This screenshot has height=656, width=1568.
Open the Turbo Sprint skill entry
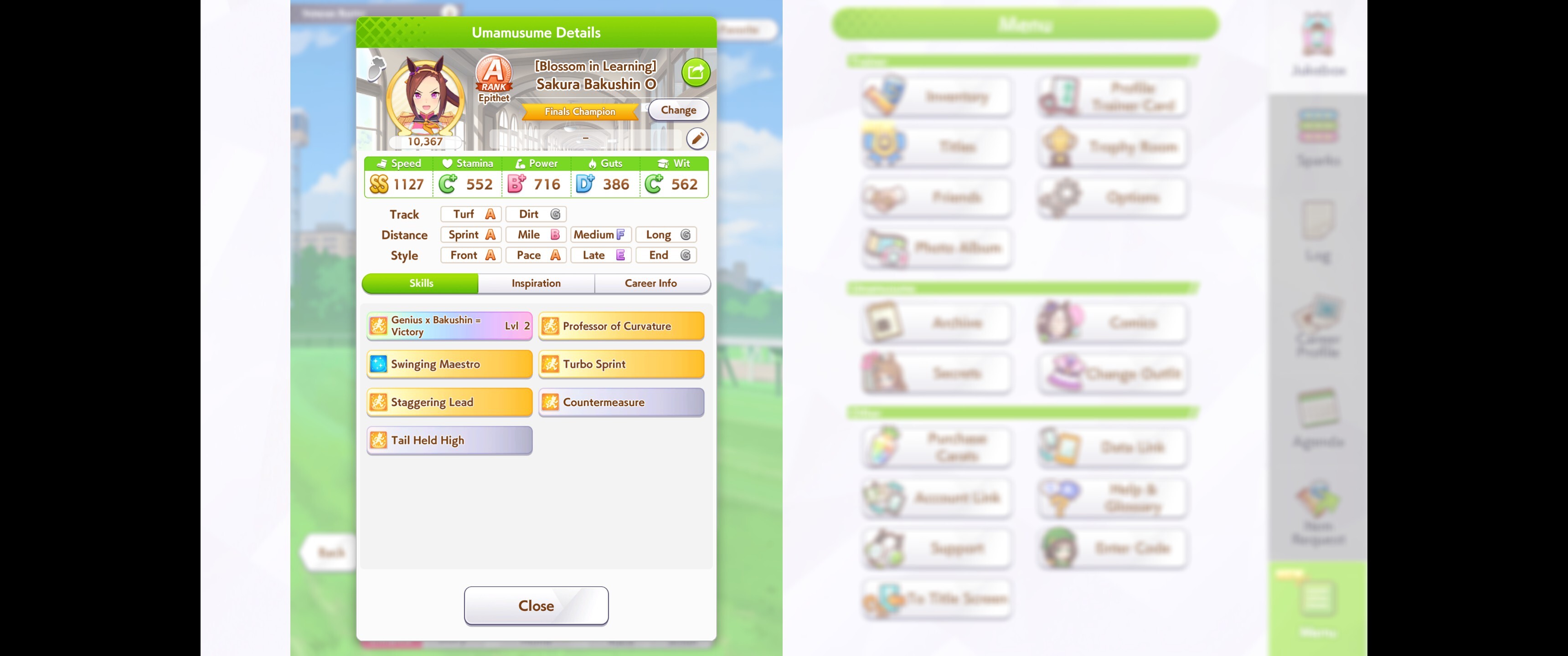[x=621, y=364]
